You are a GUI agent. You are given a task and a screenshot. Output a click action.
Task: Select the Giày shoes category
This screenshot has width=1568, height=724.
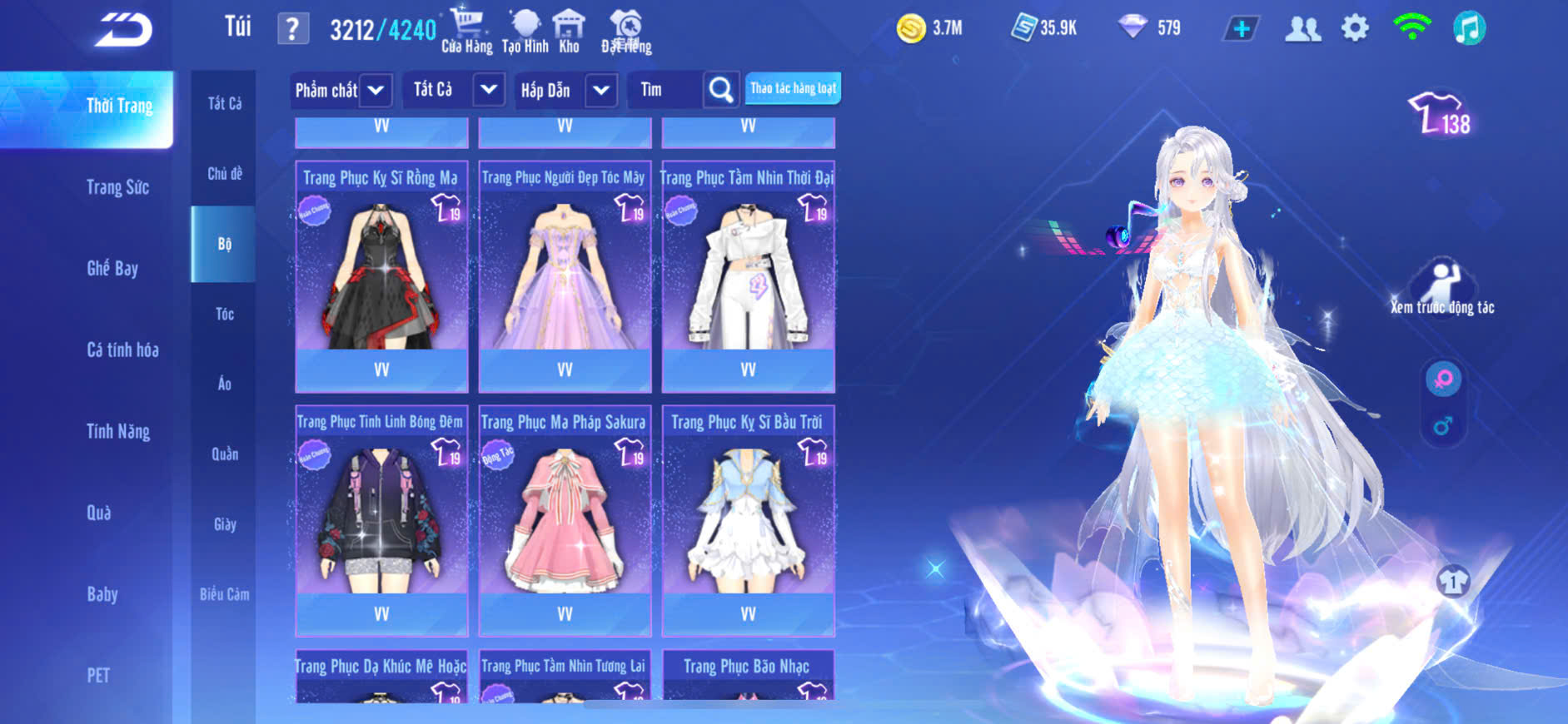point(225,524)
